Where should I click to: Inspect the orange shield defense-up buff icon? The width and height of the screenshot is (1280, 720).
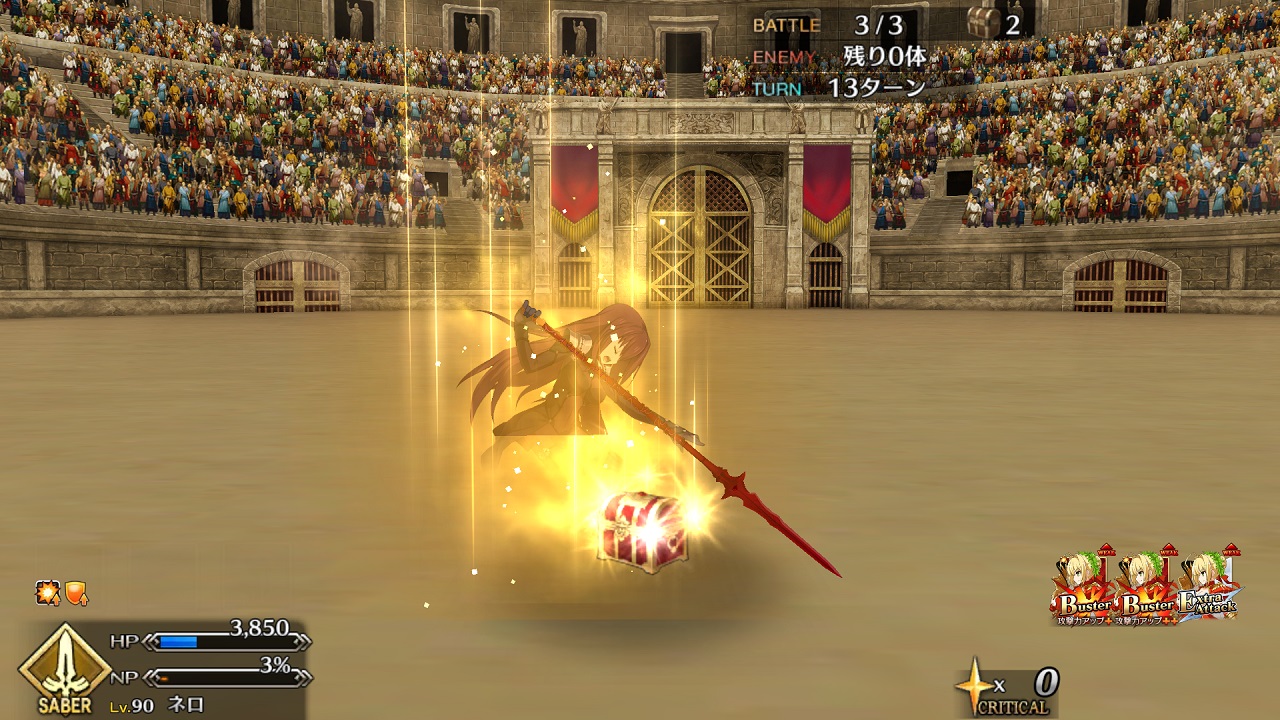[76, 593]
